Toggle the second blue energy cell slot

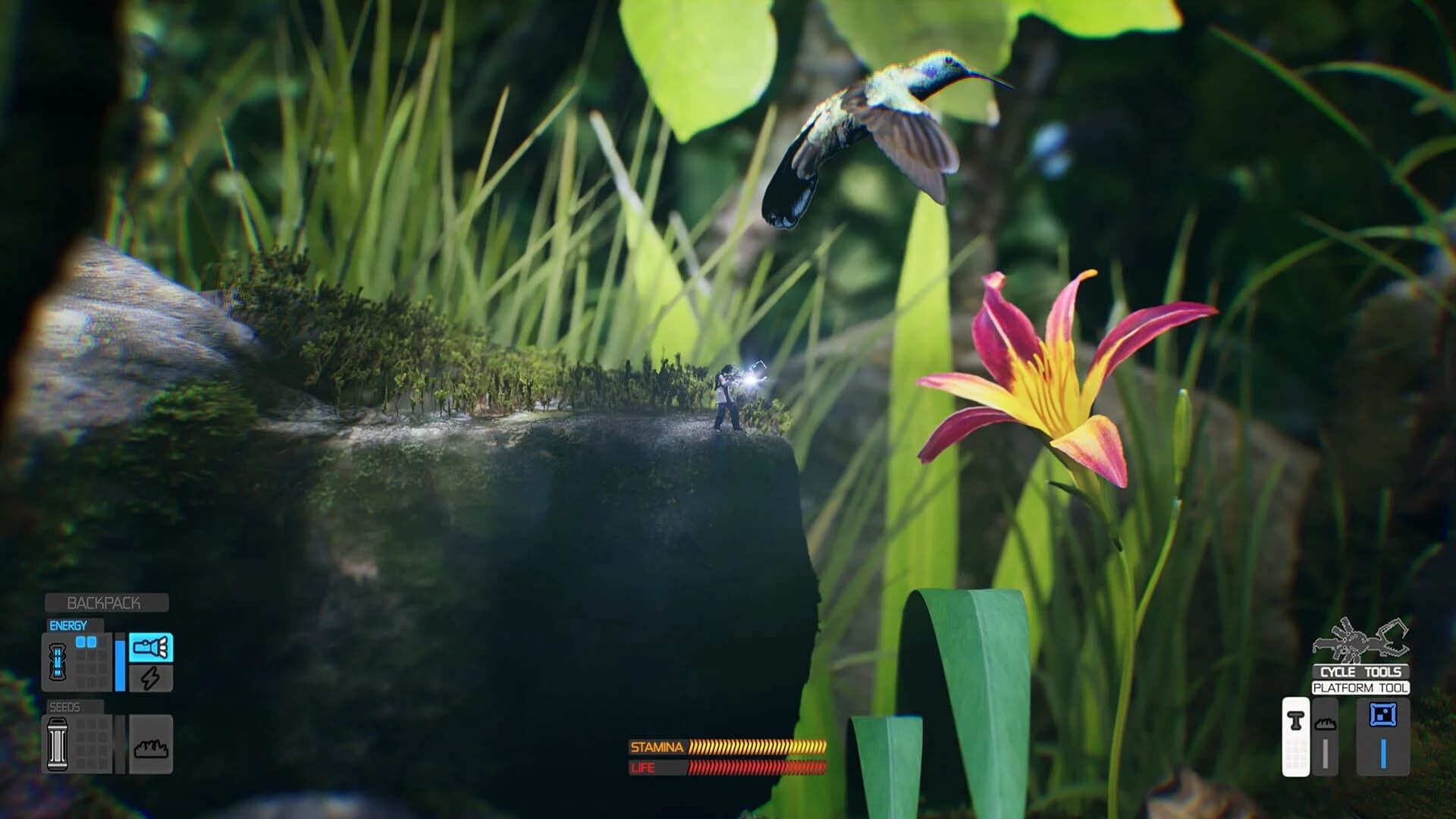pos(92,642)
